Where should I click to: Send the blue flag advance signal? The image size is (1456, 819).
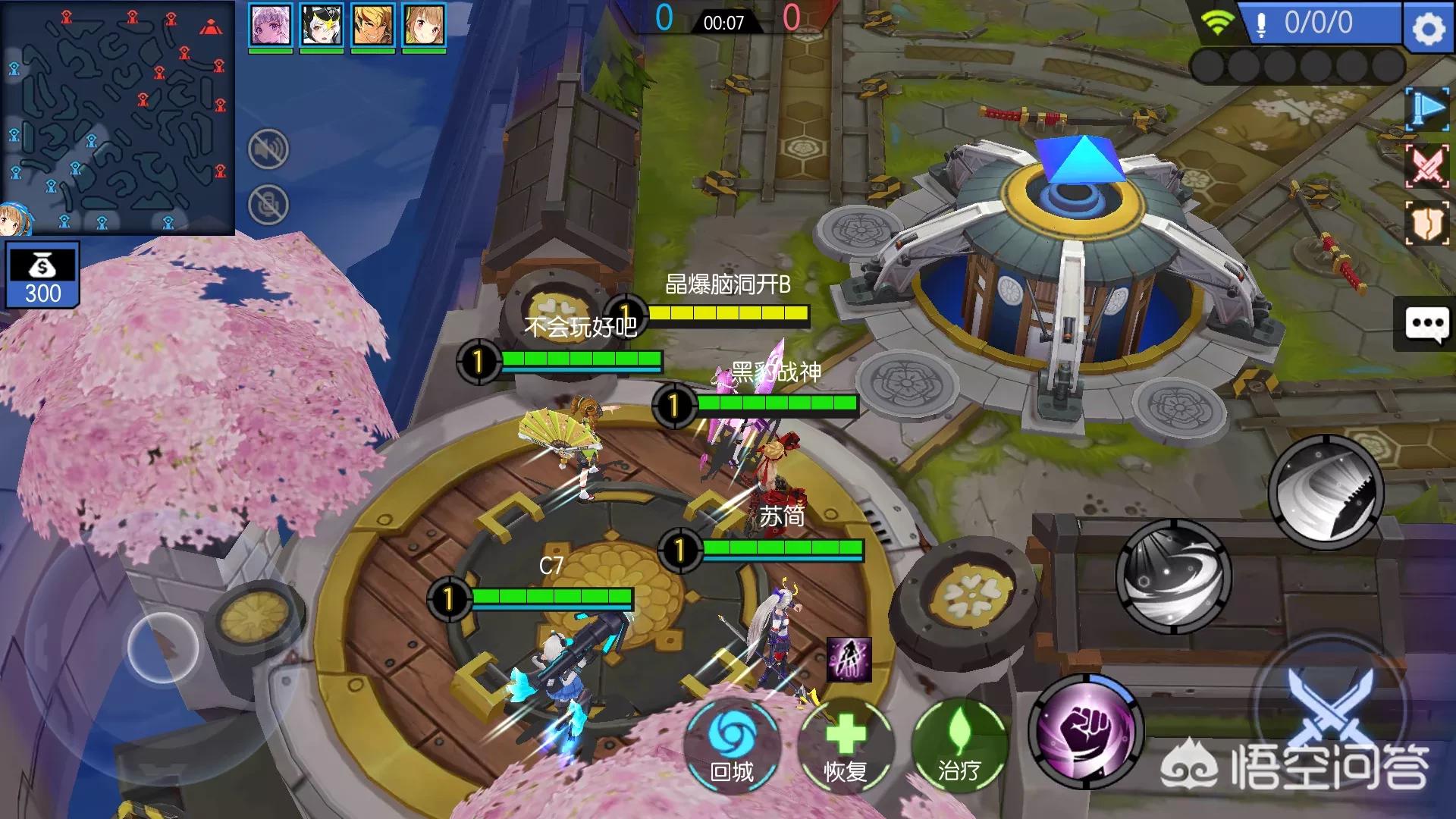(x=1427, y=109)
